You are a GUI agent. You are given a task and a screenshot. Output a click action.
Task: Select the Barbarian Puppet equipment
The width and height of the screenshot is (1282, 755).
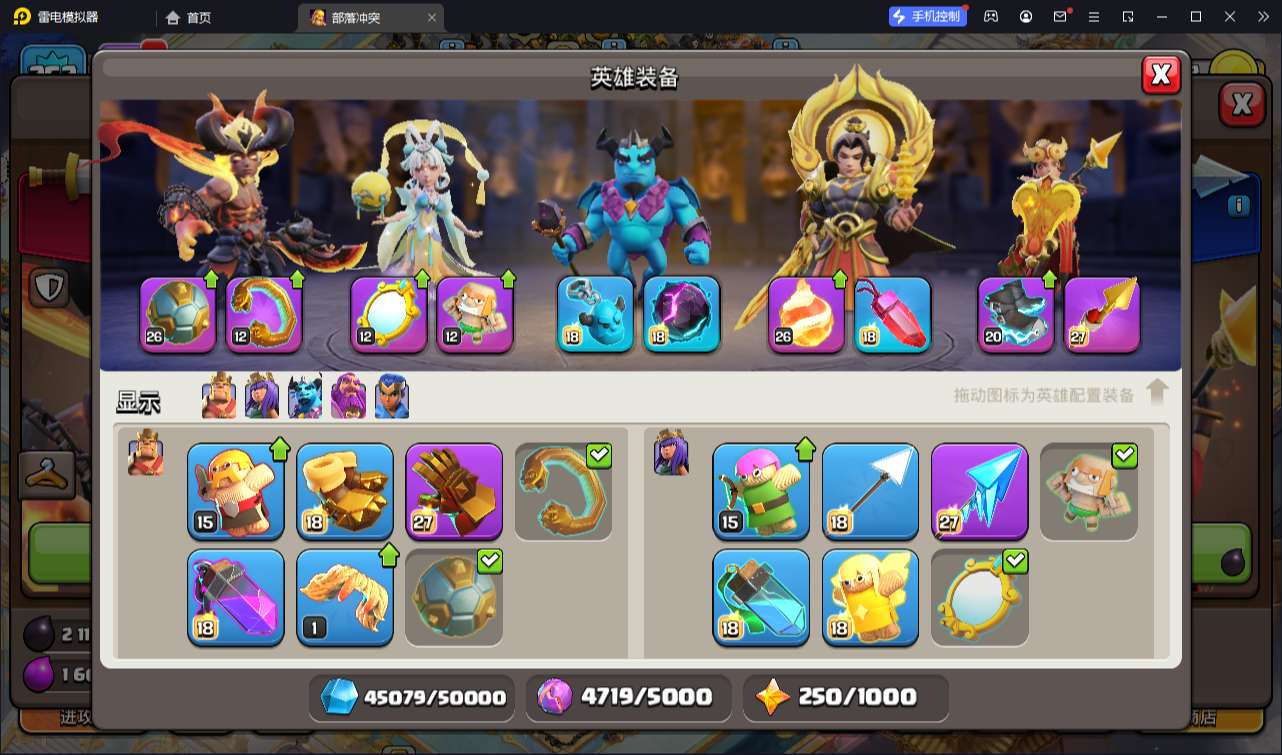tap(235, 491)
